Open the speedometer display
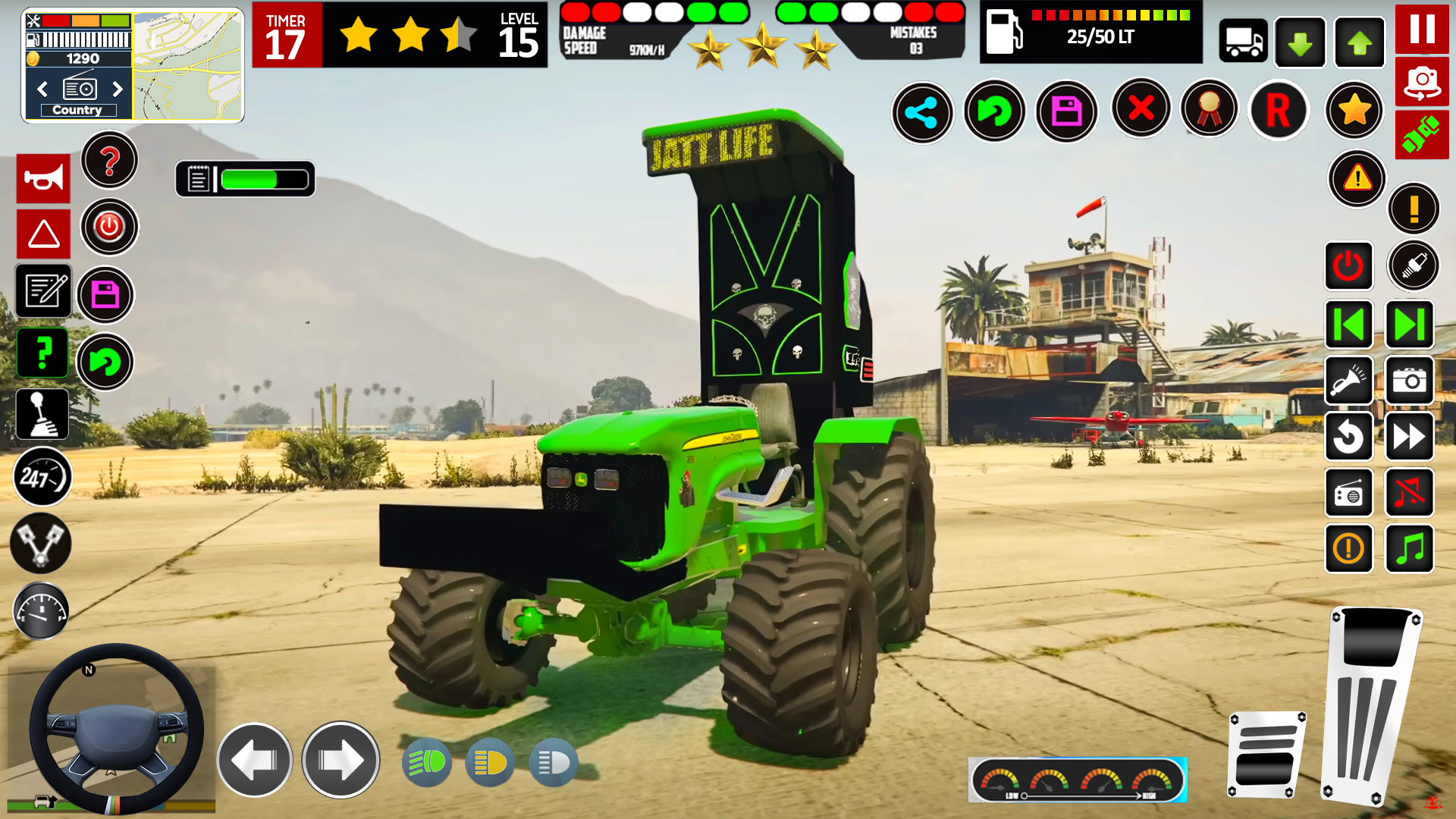1456x819 pixels. pyautogui.click(x=42, y=478)
